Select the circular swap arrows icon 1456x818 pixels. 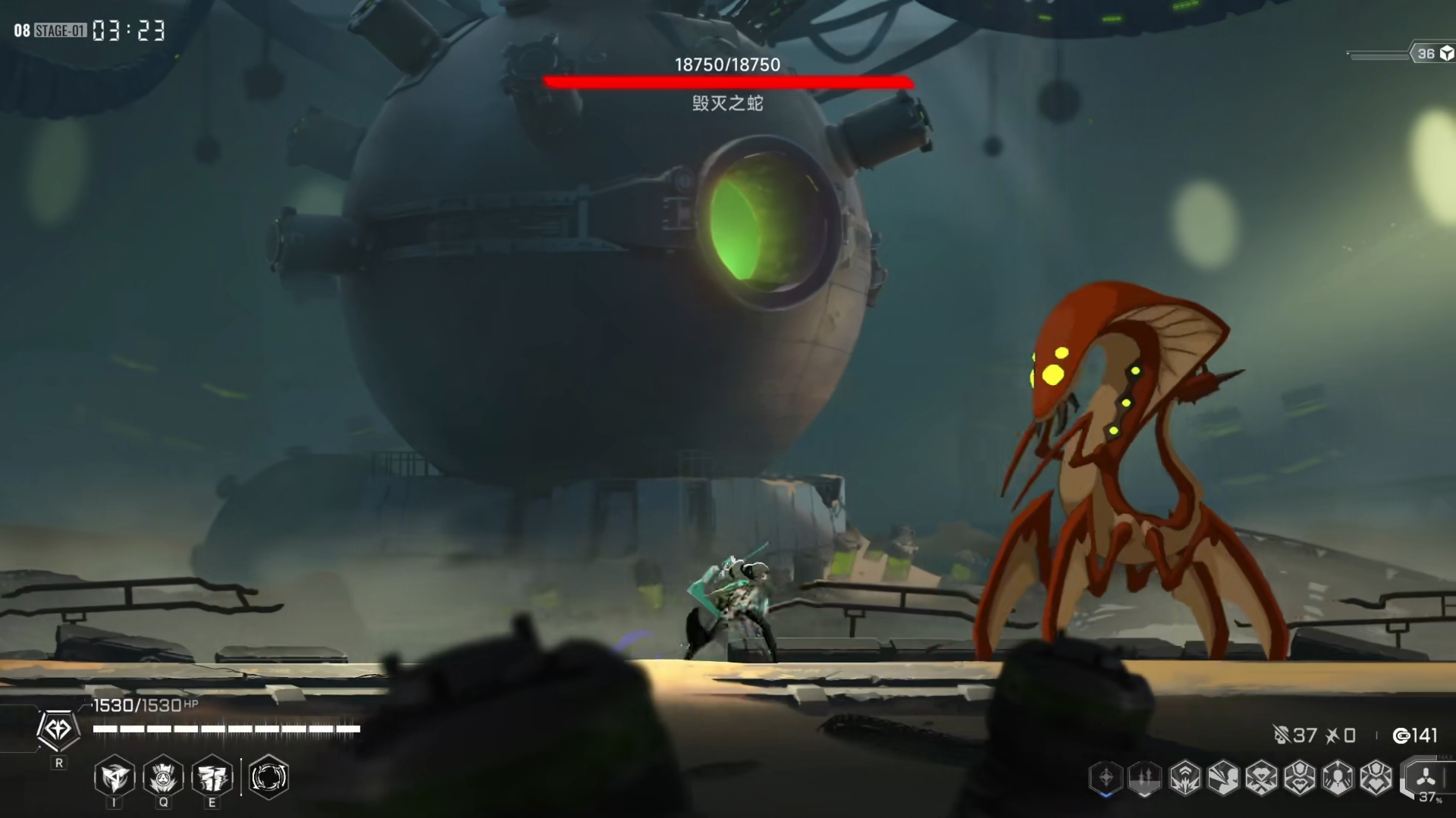(x=268, y=777)
